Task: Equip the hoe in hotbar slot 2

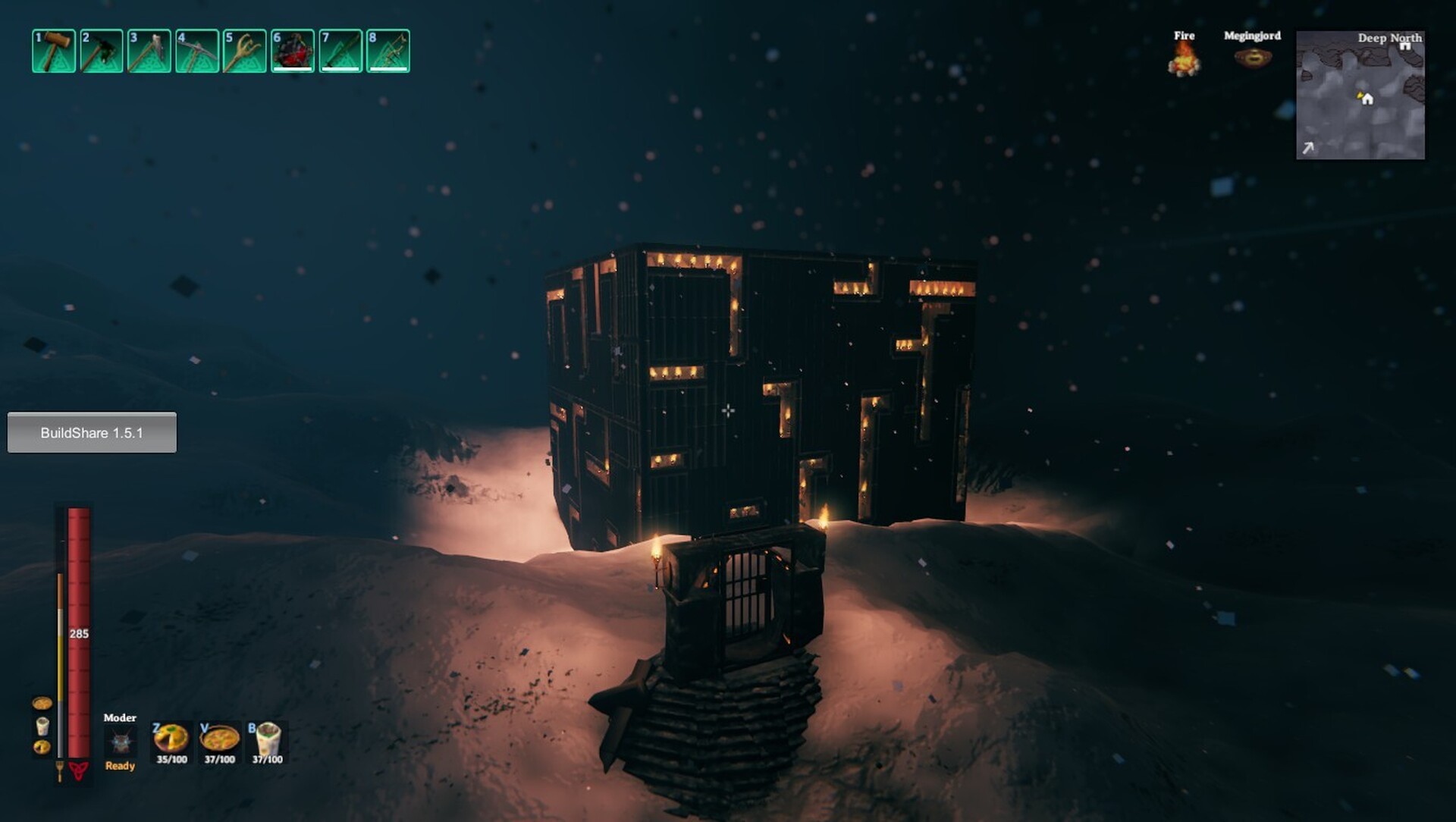Action: pyautogui.click(x=102, y=52)
